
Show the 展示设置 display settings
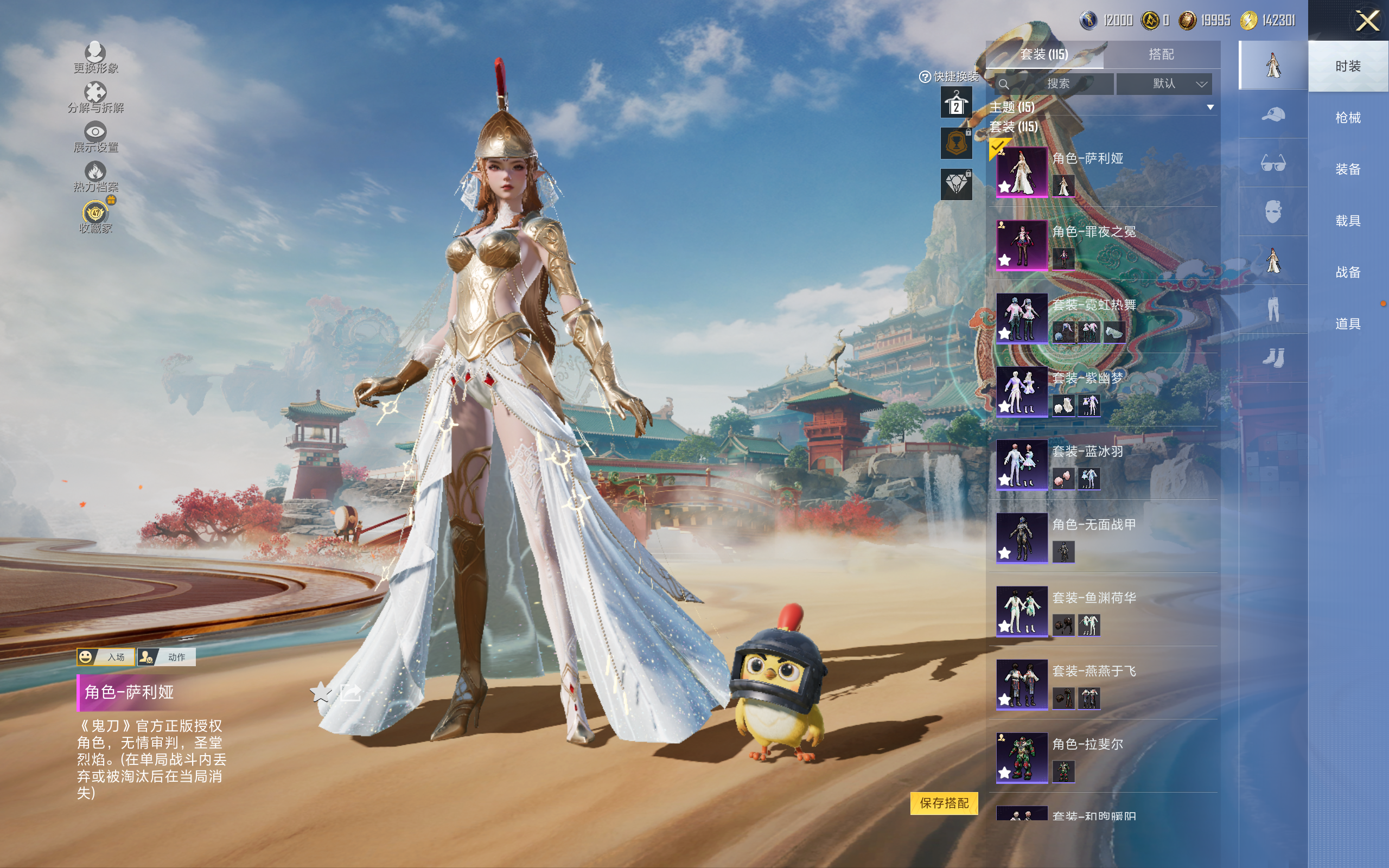click(x=95, y=137)
